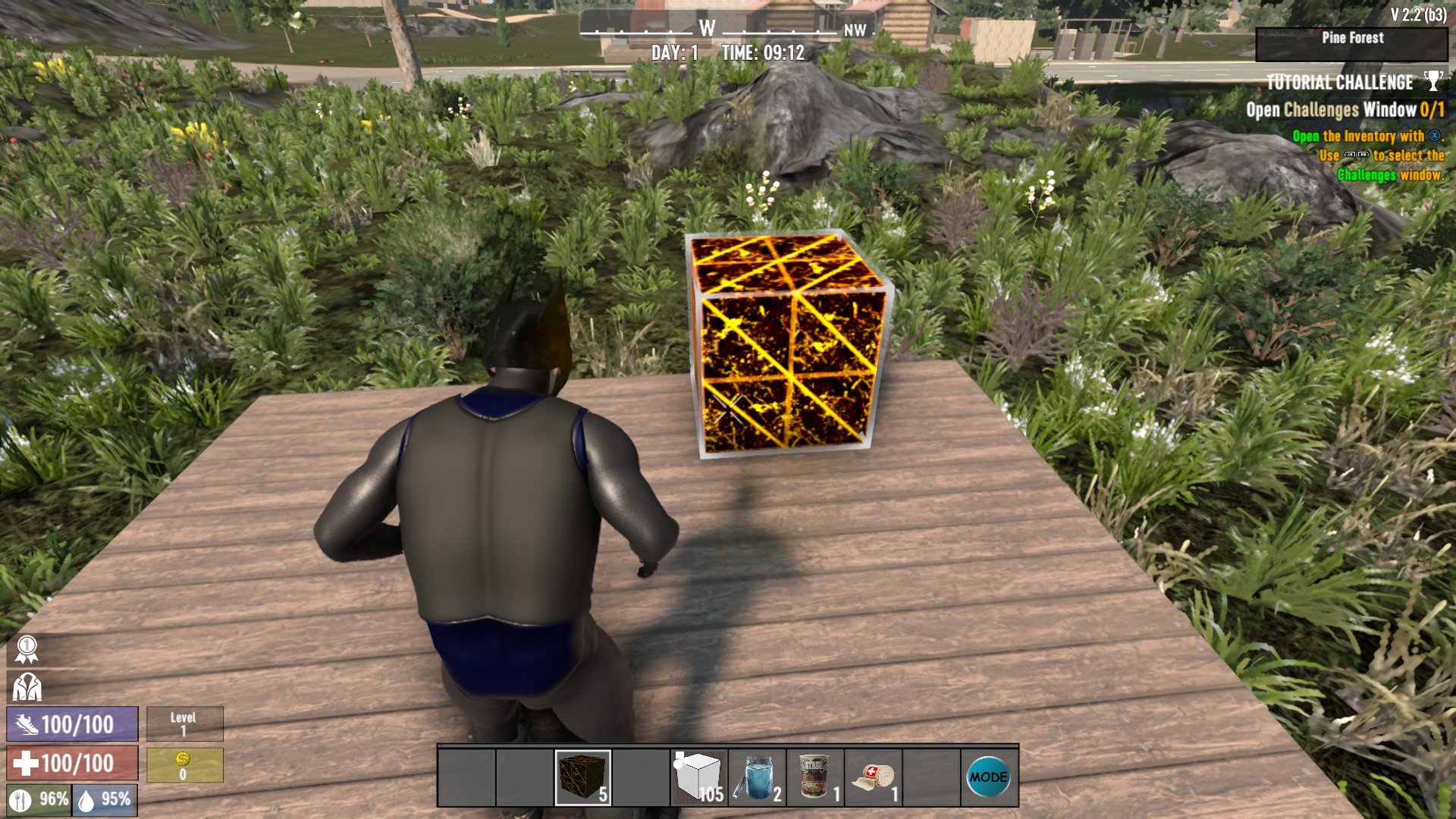1456x819 pixels.
Task: Click the medal ribbon status icon
Action: pos(27,649)
